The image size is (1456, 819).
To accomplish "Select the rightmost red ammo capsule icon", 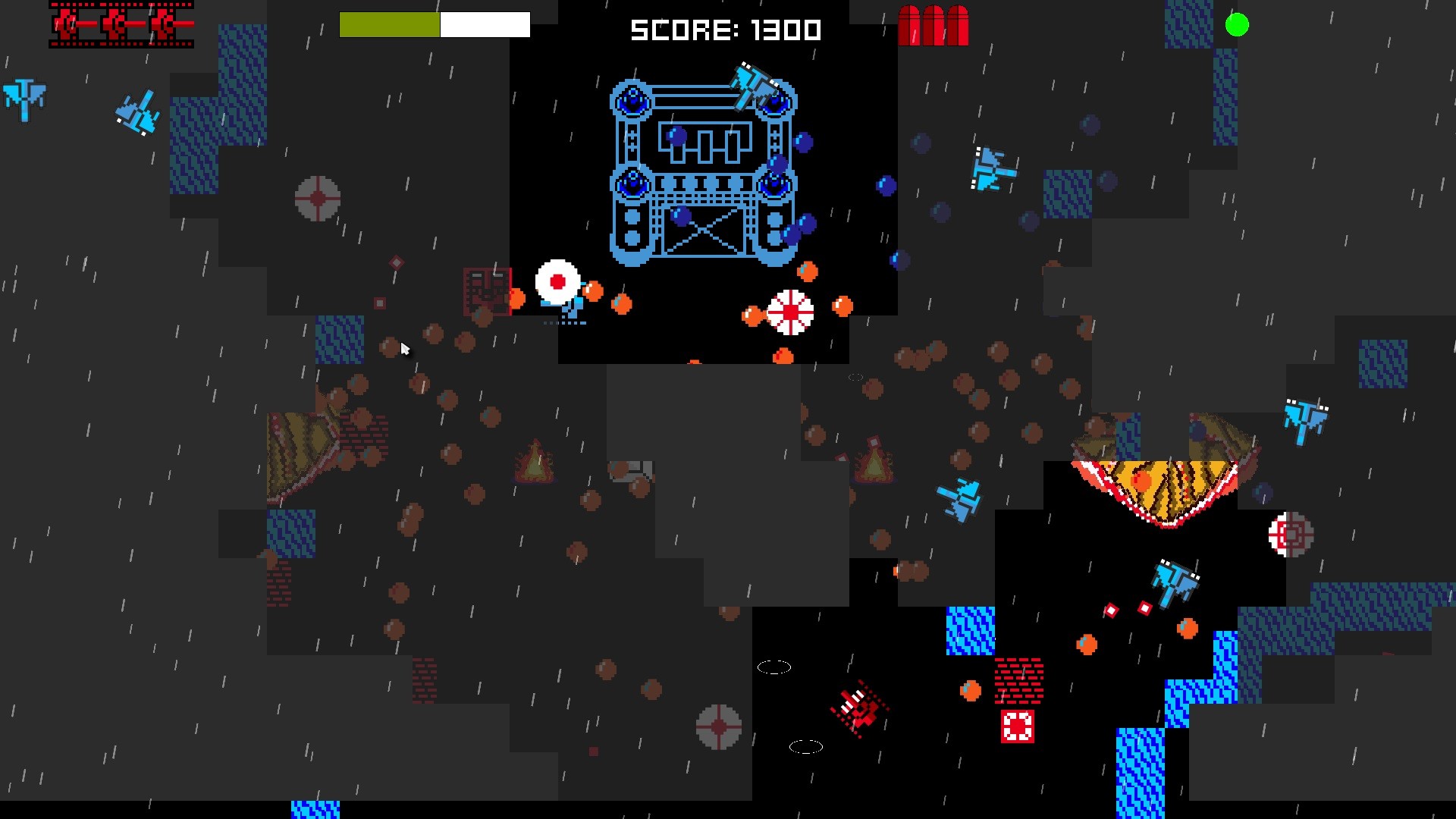I will [957, 24].
